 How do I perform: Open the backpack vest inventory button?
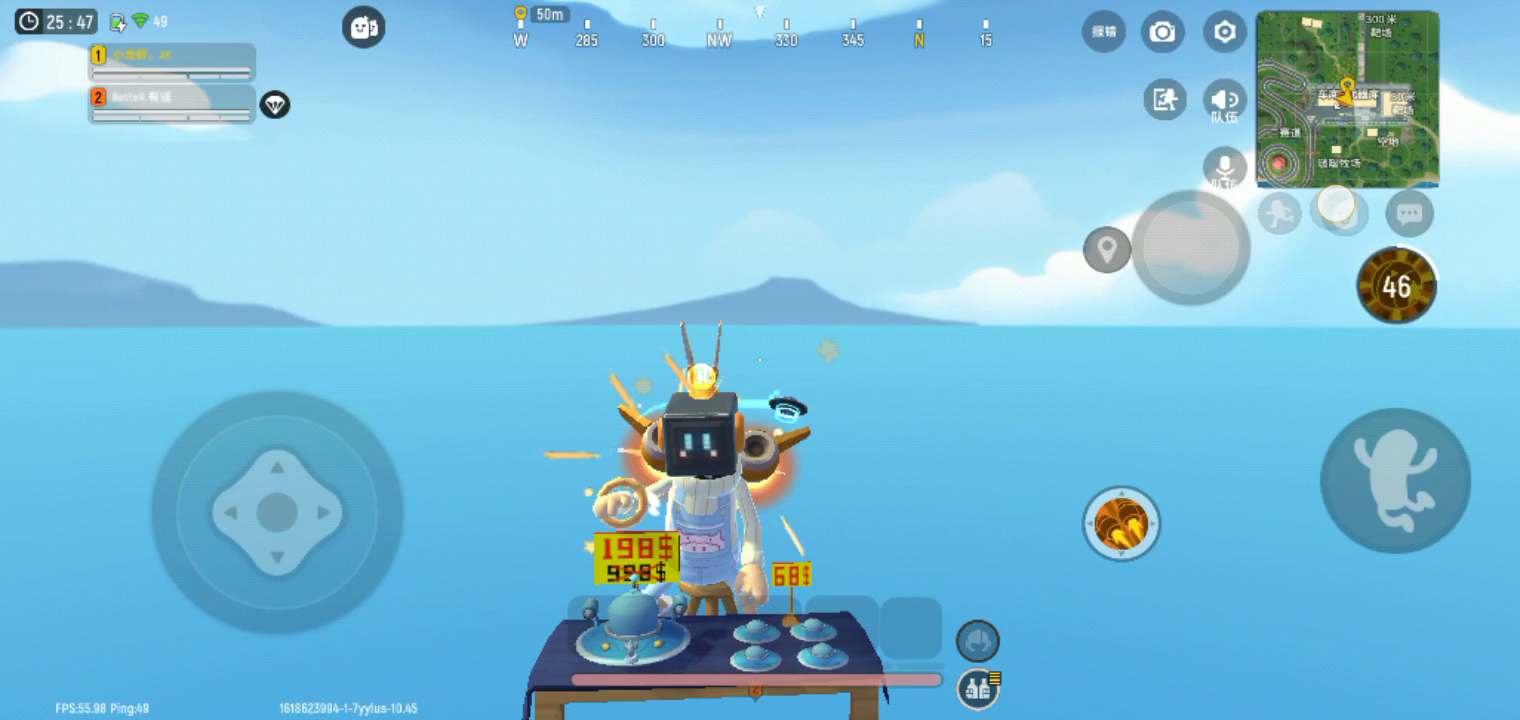point(978,688)
